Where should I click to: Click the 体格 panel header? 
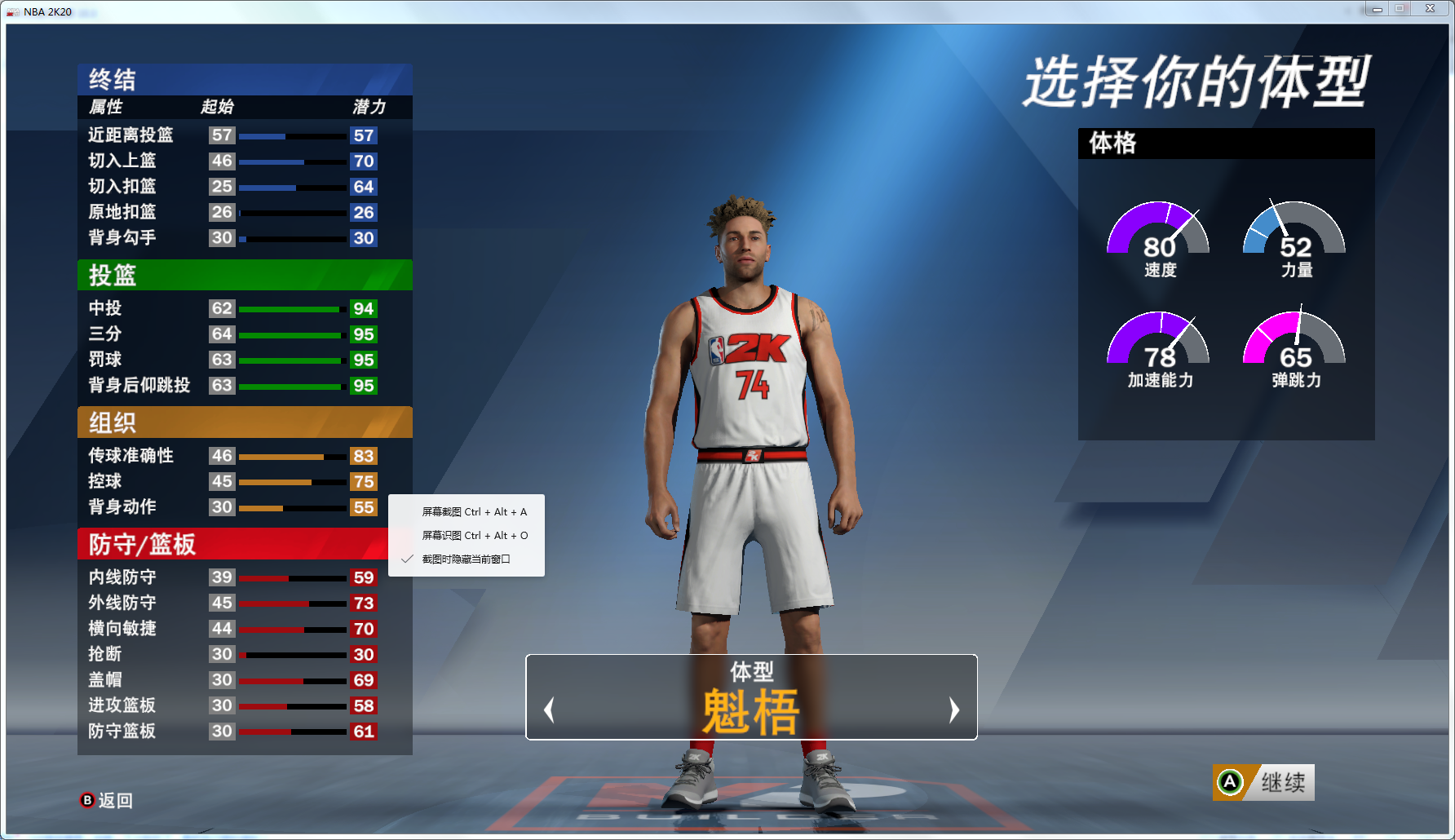[x=1111, y=144]
